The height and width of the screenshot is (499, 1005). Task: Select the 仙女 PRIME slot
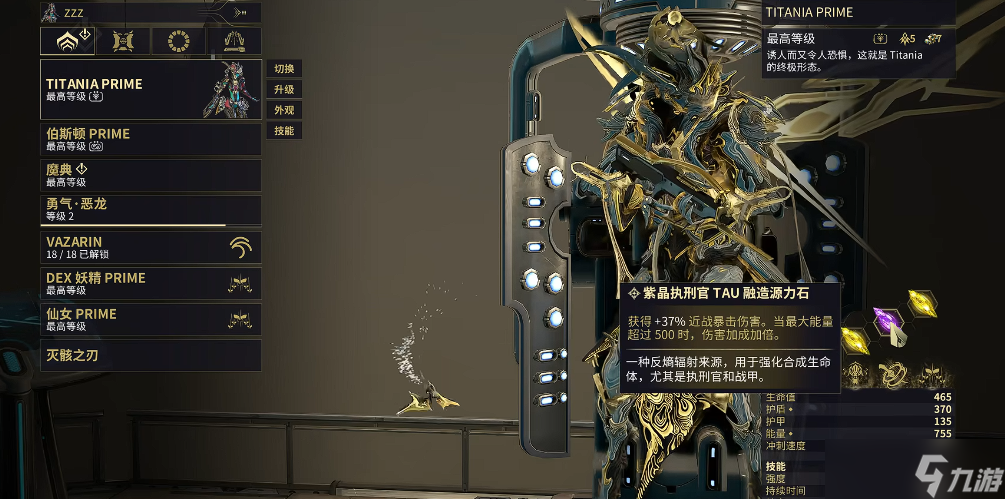(150, 319)
